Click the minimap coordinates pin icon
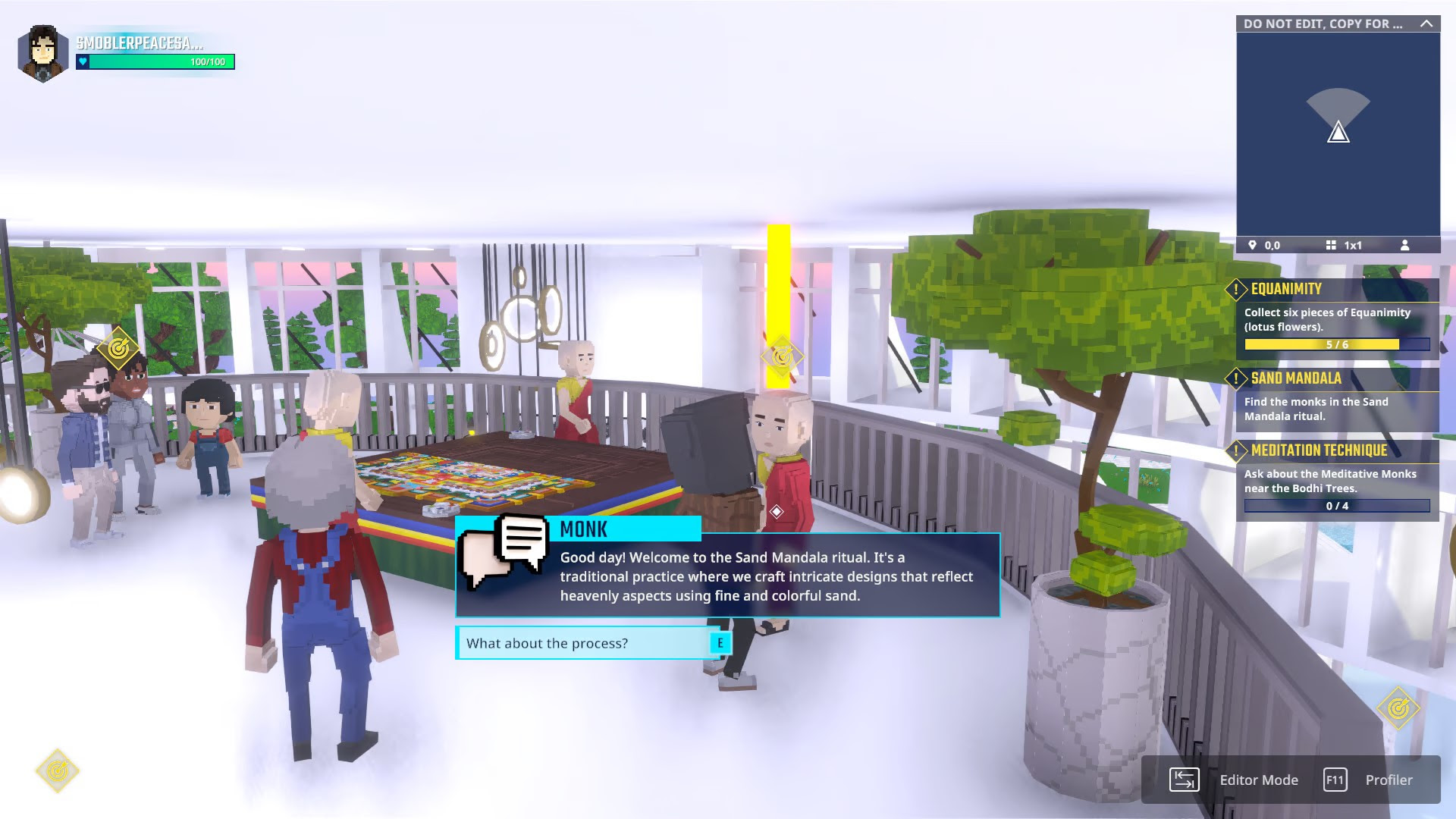 [x=1252, y=245]
